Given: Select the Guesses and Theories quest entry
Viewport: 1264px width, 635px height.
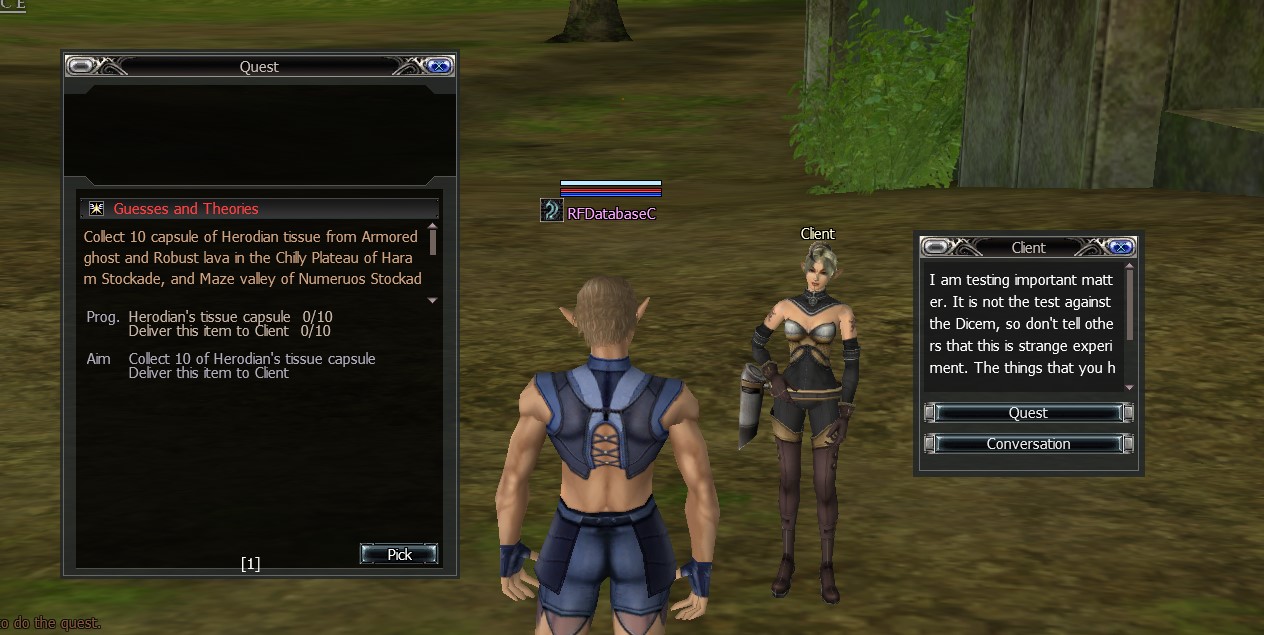Looking at the screenshot, I should click(x=186, y=209).
